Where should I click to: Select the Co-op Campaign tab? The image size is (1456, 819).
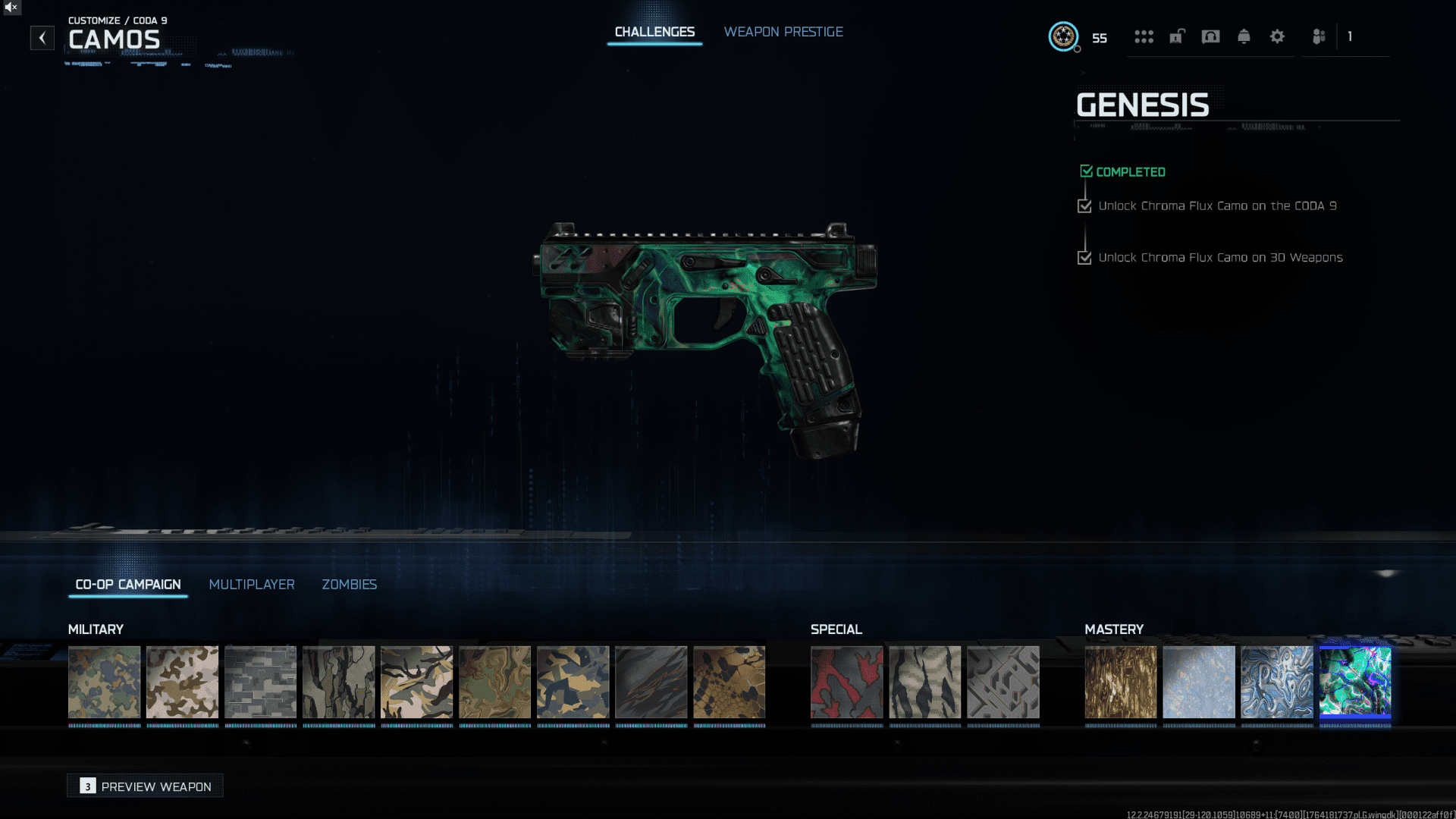tap(128, 585)
